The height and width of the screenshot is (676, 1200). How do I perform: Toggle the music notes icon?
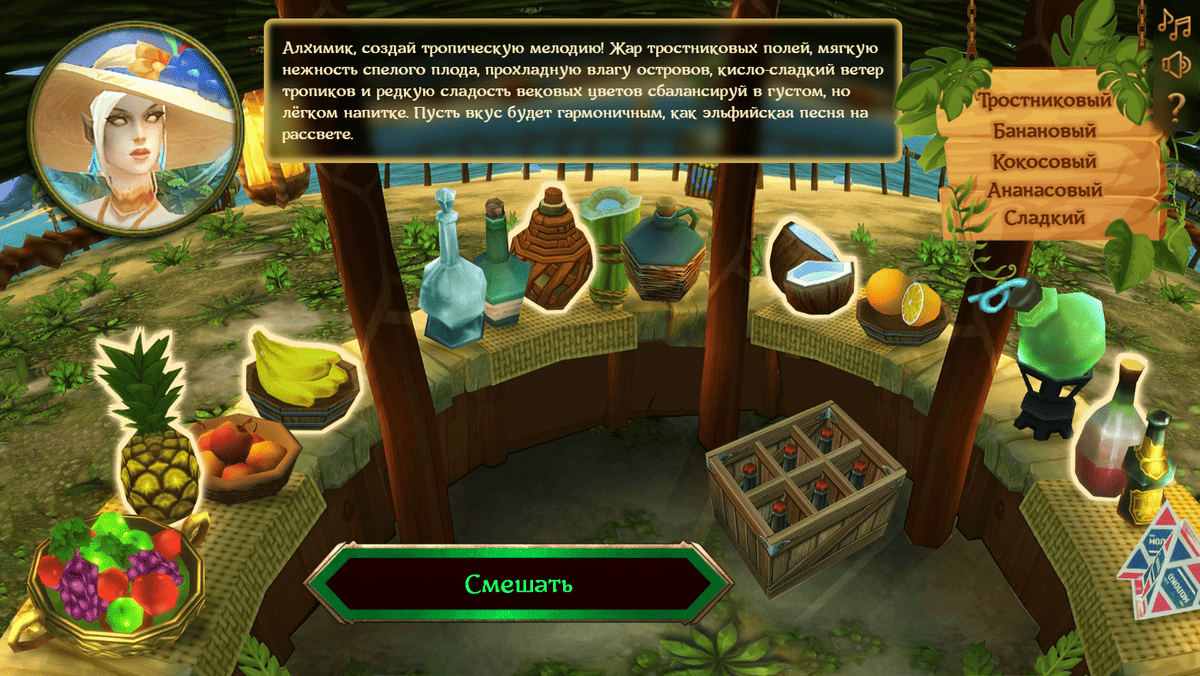click(1172, 21)
